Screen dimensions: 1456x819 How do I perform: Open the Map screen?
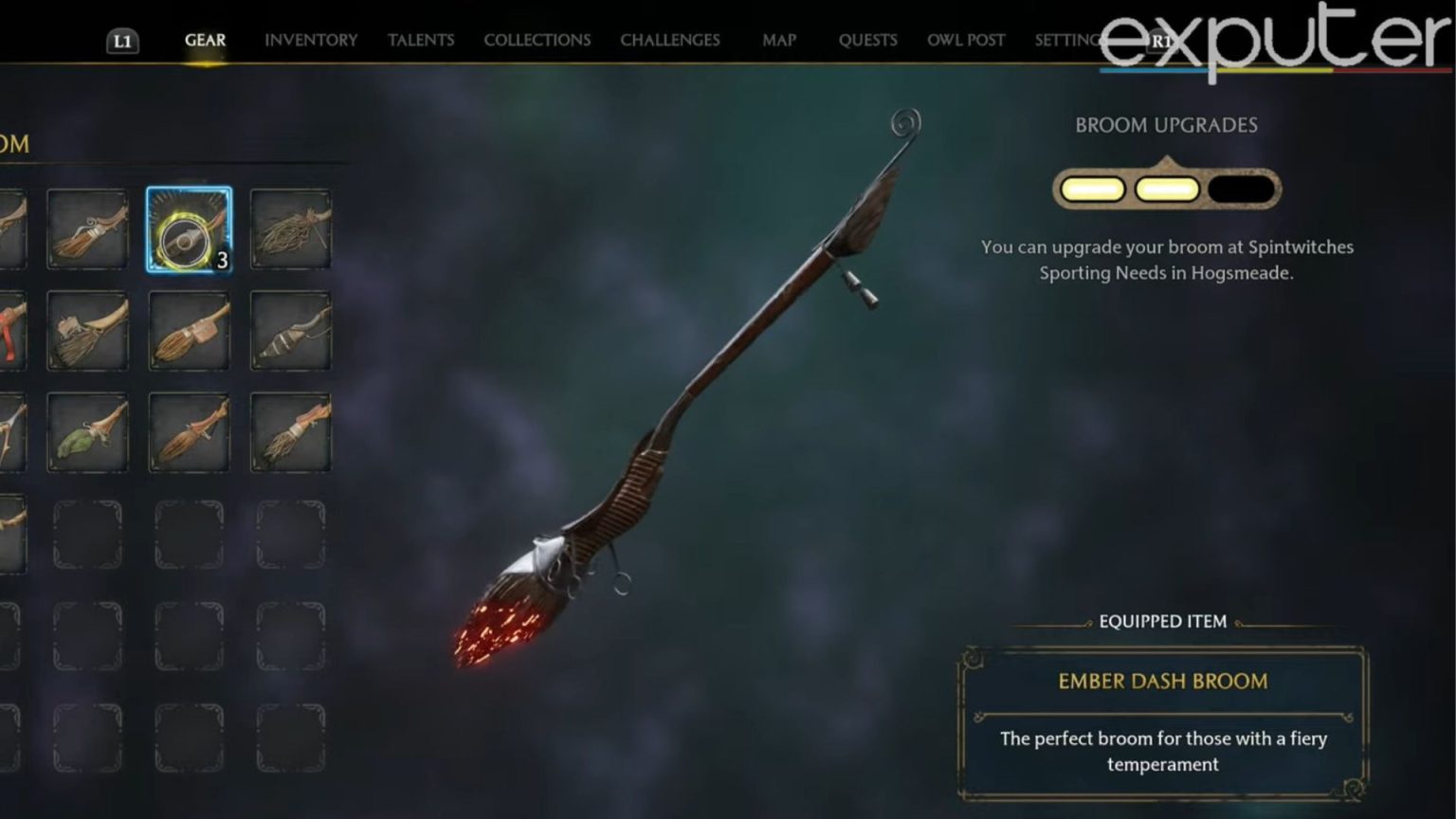point(779,40)
